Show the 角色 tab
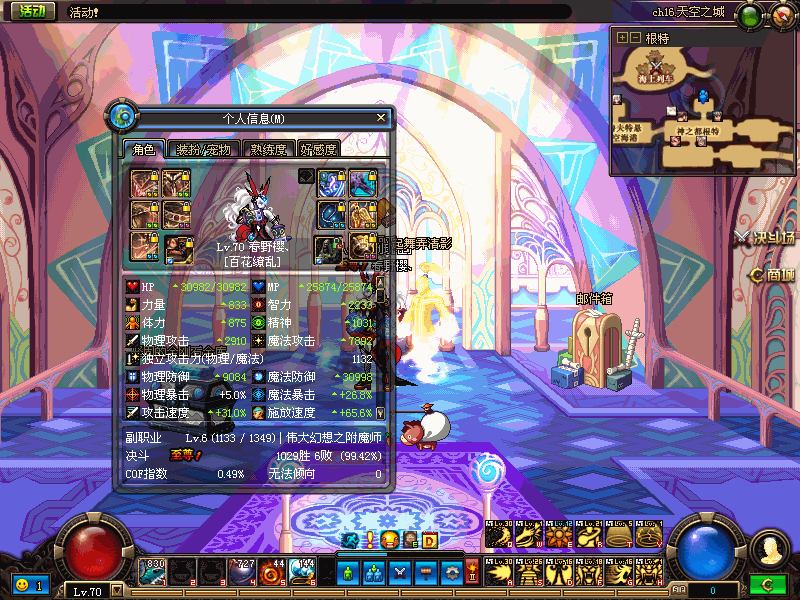This screenshot has height=600, width=800. (x=144, y=149)
